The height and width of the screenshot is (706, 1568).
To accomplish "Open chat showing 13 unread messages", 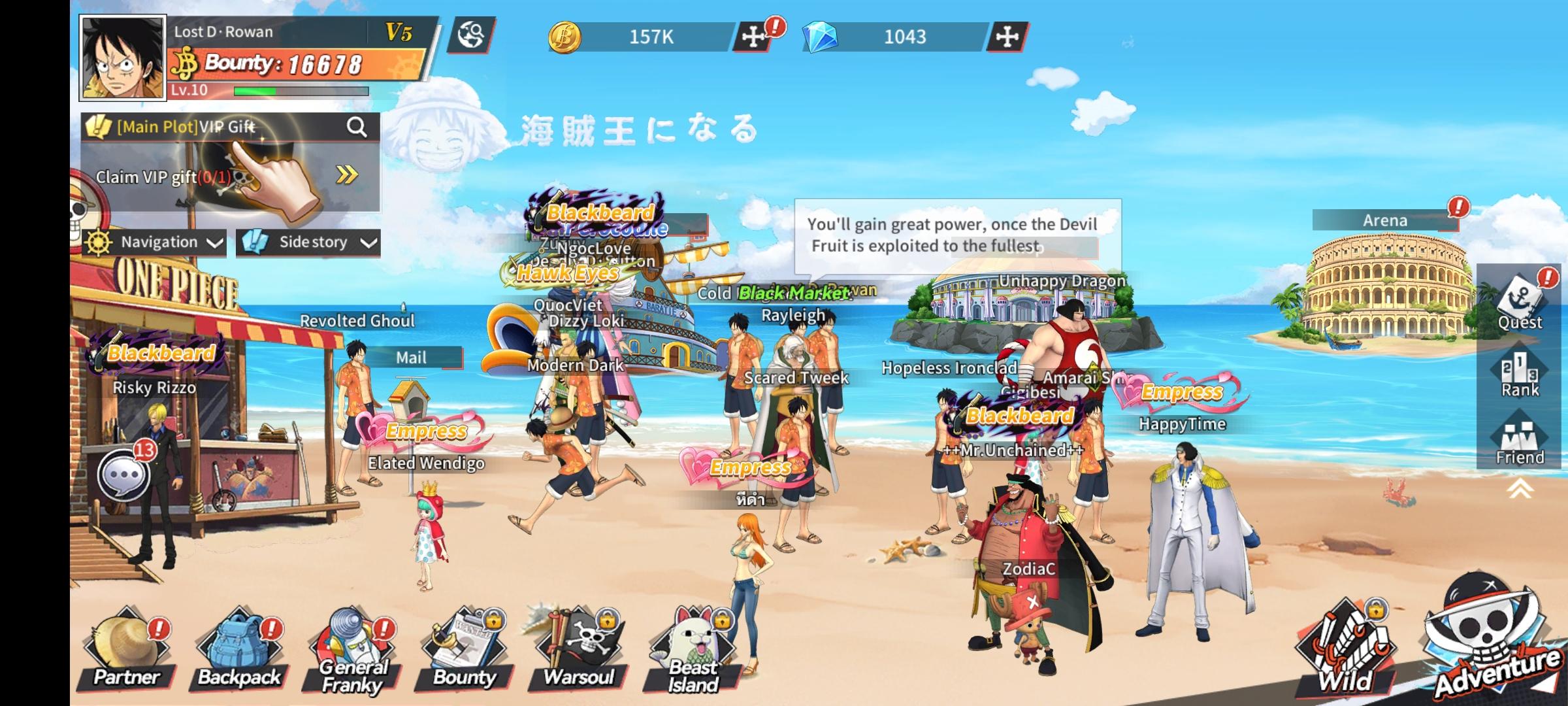I will tap(124, 474).
